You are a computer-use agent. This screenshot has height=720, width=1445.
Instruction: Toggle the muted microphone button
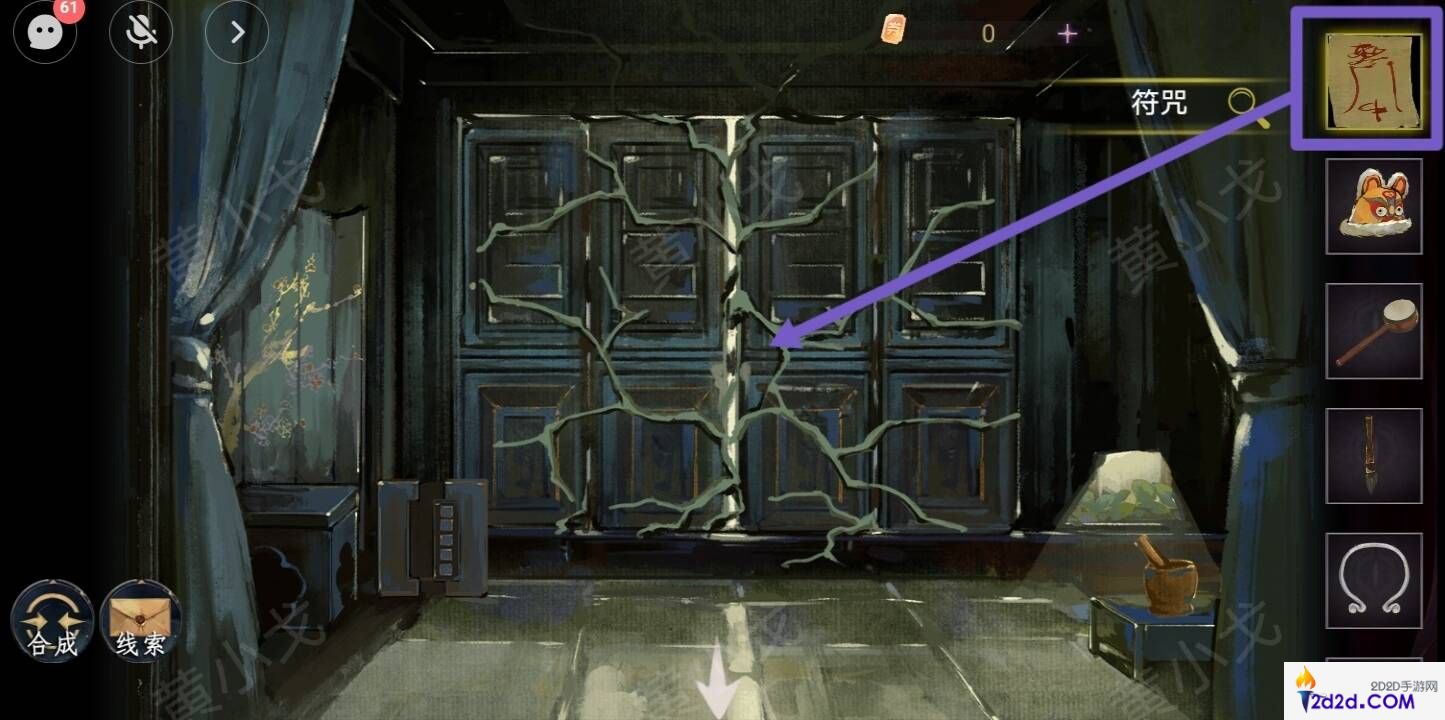pyautogui.click(x=141, y=33)
